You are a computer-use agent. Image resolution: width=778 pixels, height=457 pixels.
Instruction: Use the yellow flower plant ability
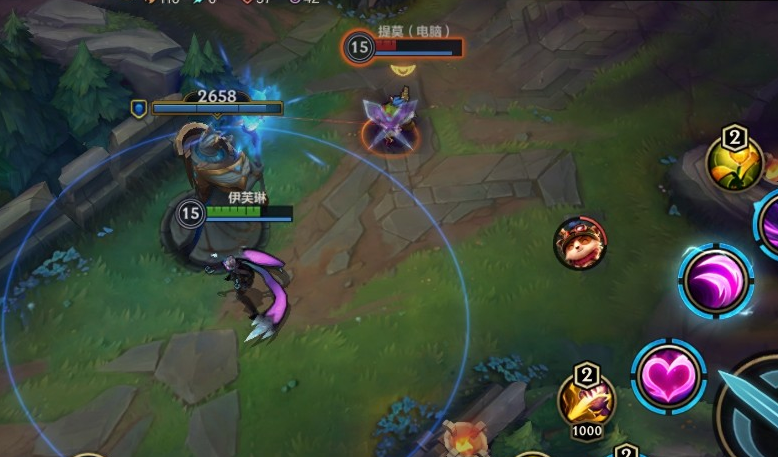735,162
